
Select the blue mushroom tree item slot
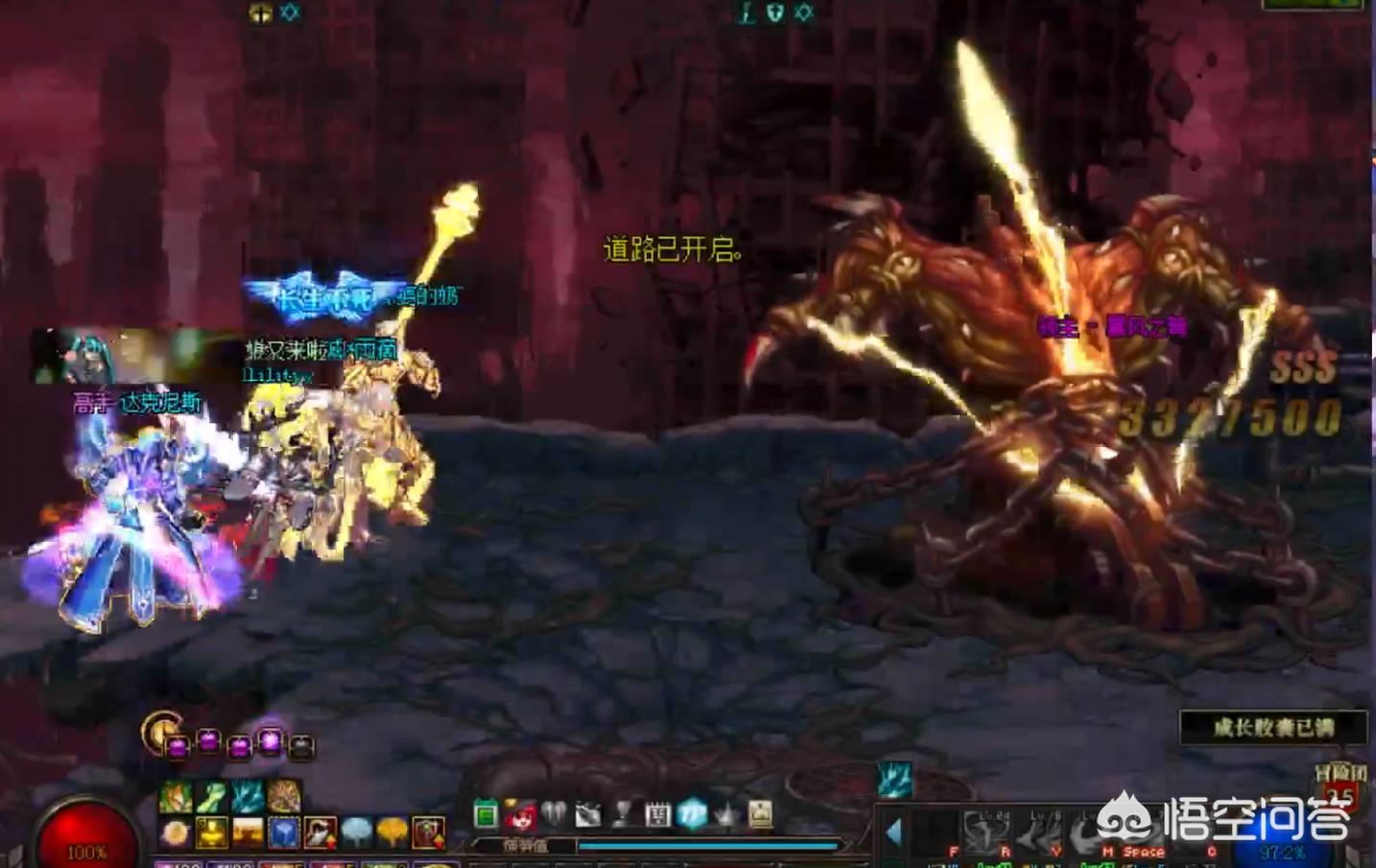point(284,833)
